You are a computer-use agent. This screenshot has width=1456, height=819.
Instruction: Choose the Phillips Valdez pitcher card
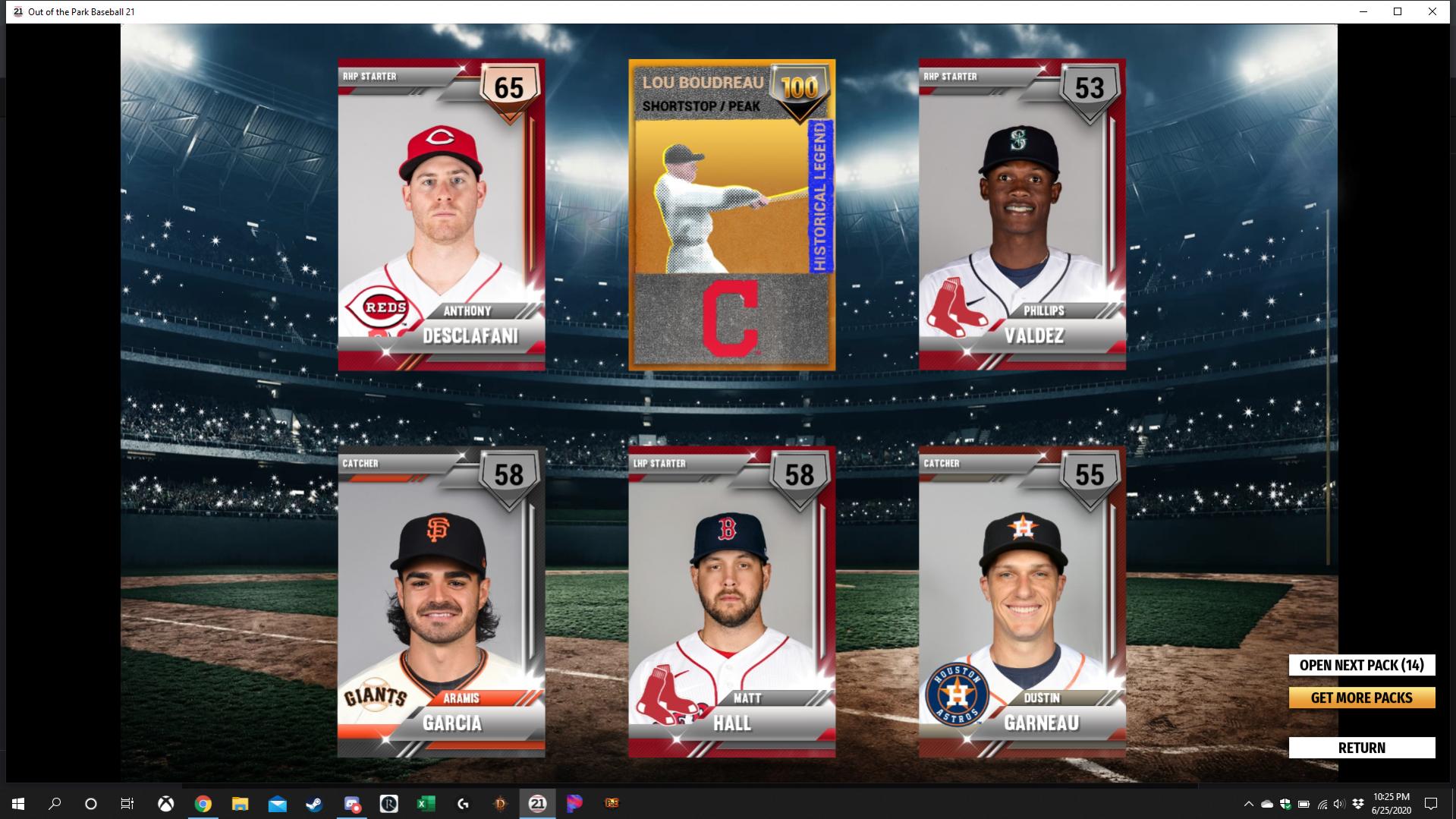[1022, 215]
